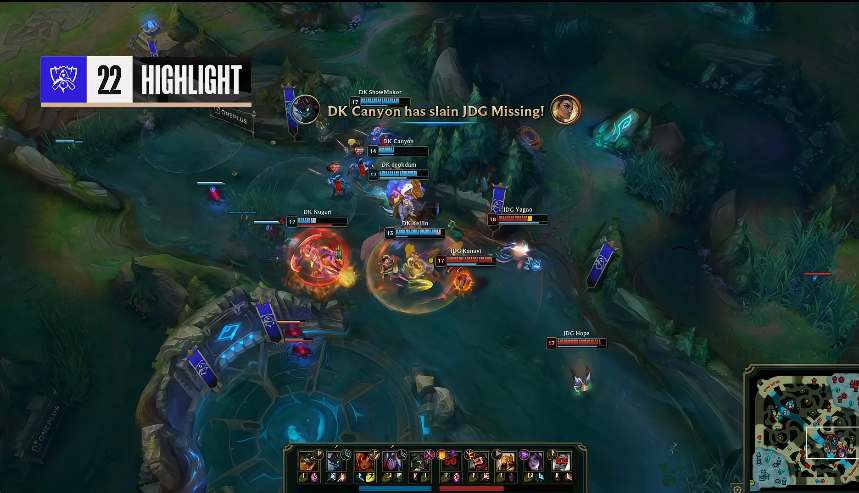Screen dimensions: 859x493
Task: Select the dead champion portrait showing 44
Action: point(562,461)
